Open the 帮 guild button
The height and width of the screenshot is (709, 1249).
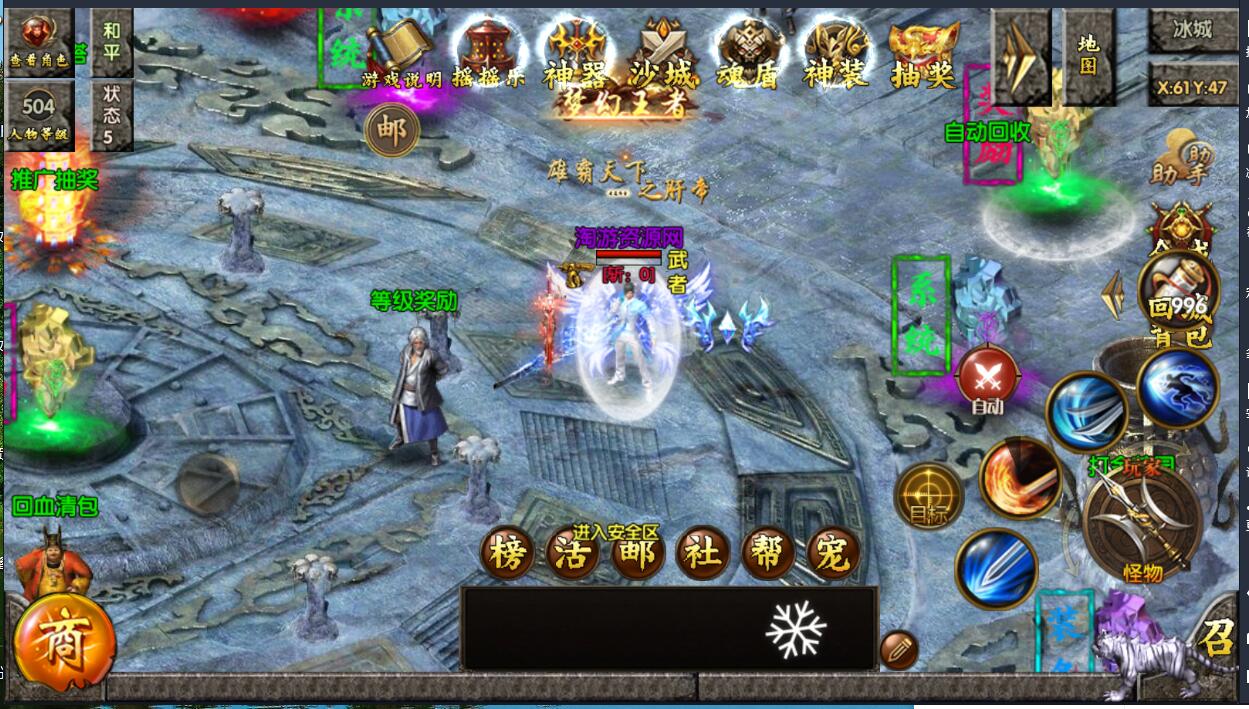[x=768, y=553]
